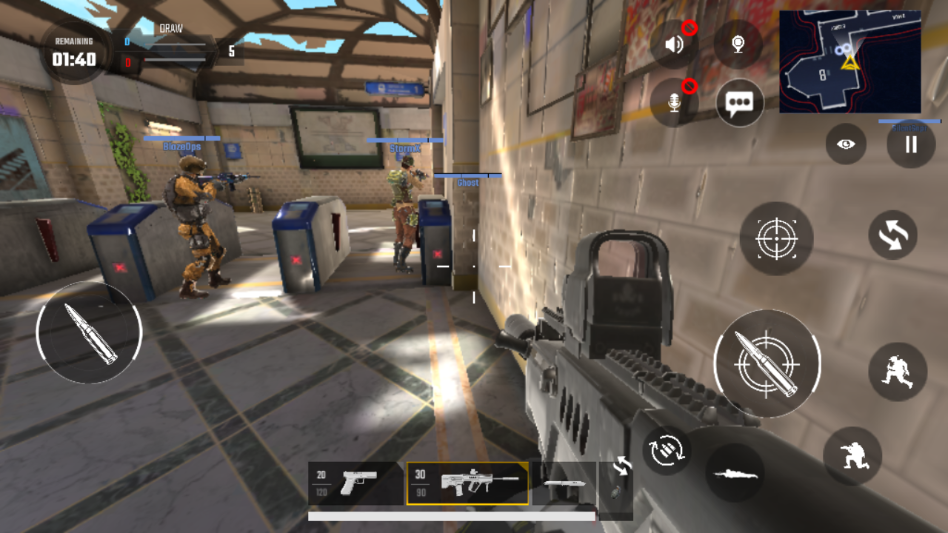Tap the eye spectate view button
Image resolution: width=948 pixels, height=533 pixels.
(846, 144)
